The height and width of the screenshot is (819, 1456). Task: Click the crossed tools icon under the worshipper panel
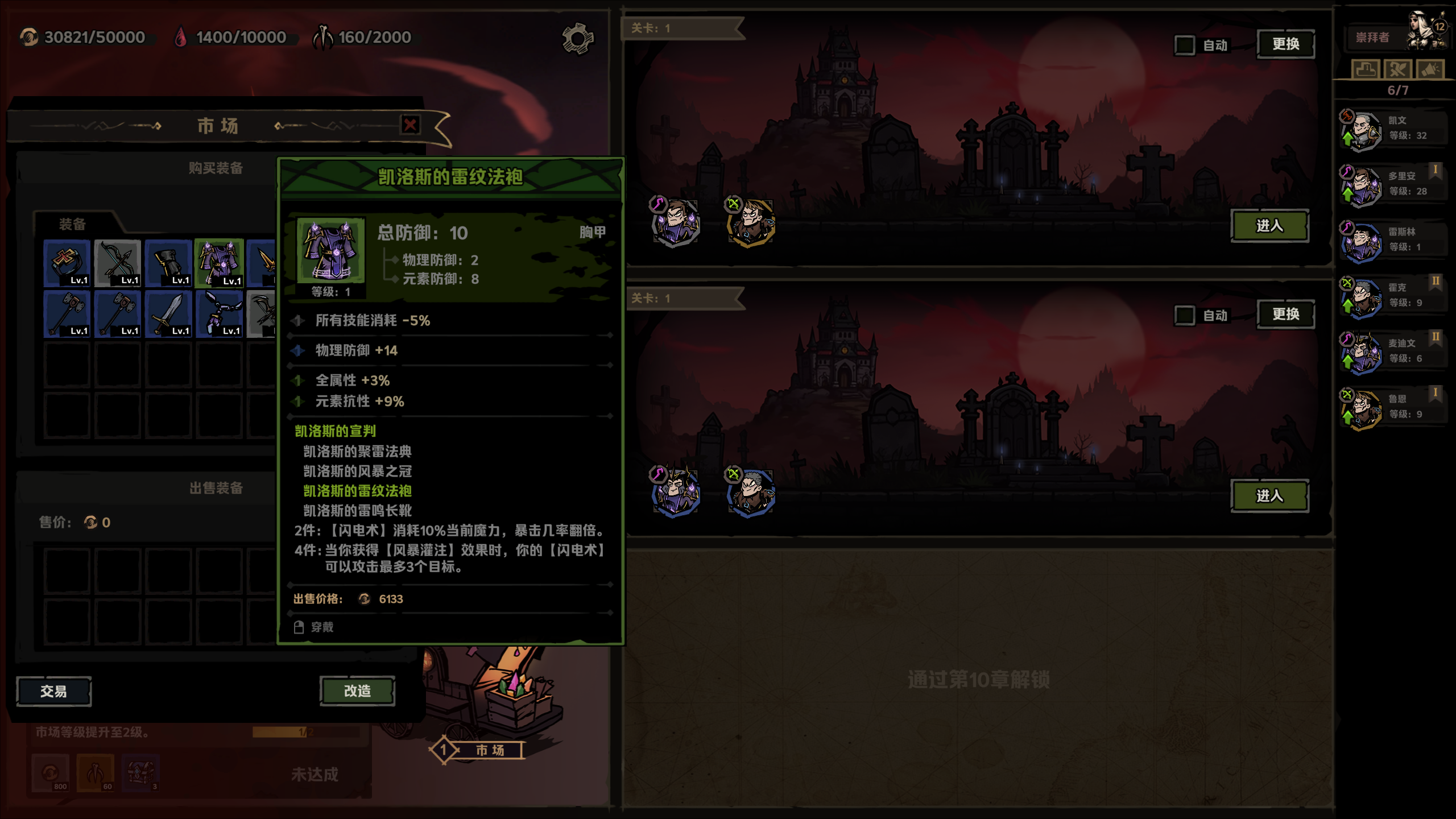point(1398,69)
